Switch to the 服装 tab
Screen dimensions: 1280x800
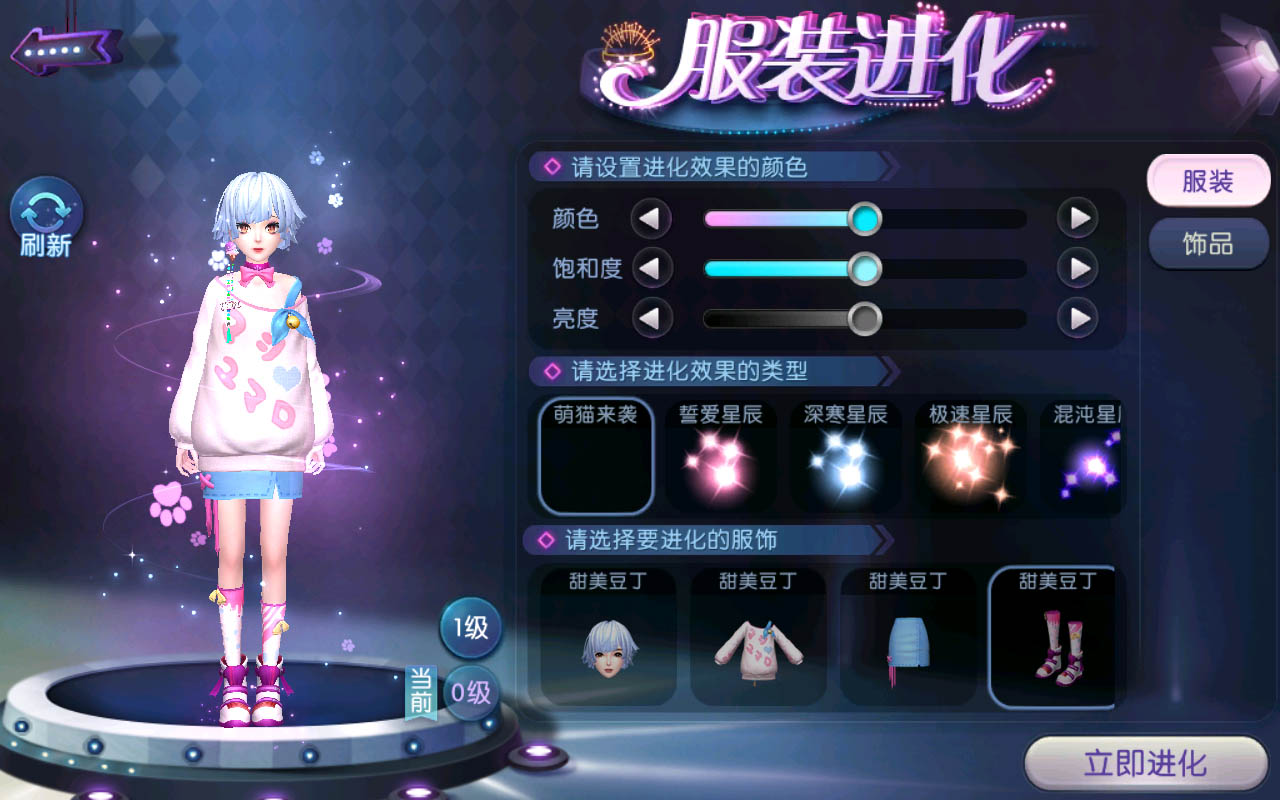[x=1208, y=182]
